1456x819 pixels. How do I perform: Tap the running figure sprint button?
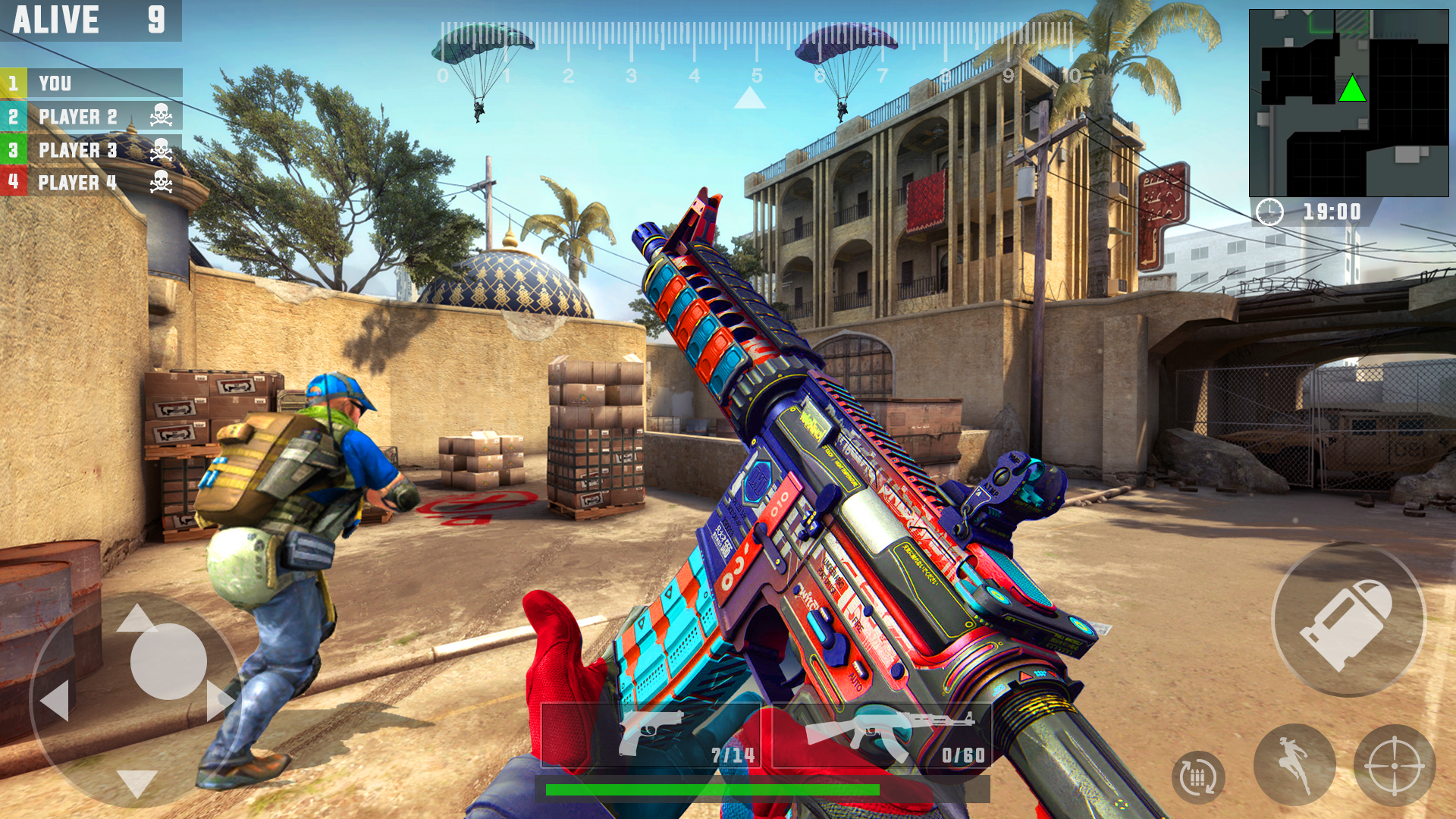click(x=1294, y=764)
